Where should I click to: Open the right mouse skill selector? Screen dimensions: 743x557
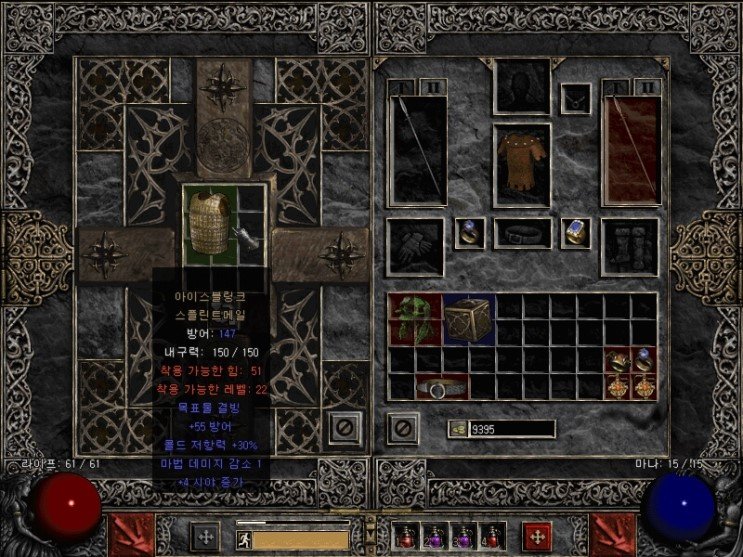coord(615,531)
